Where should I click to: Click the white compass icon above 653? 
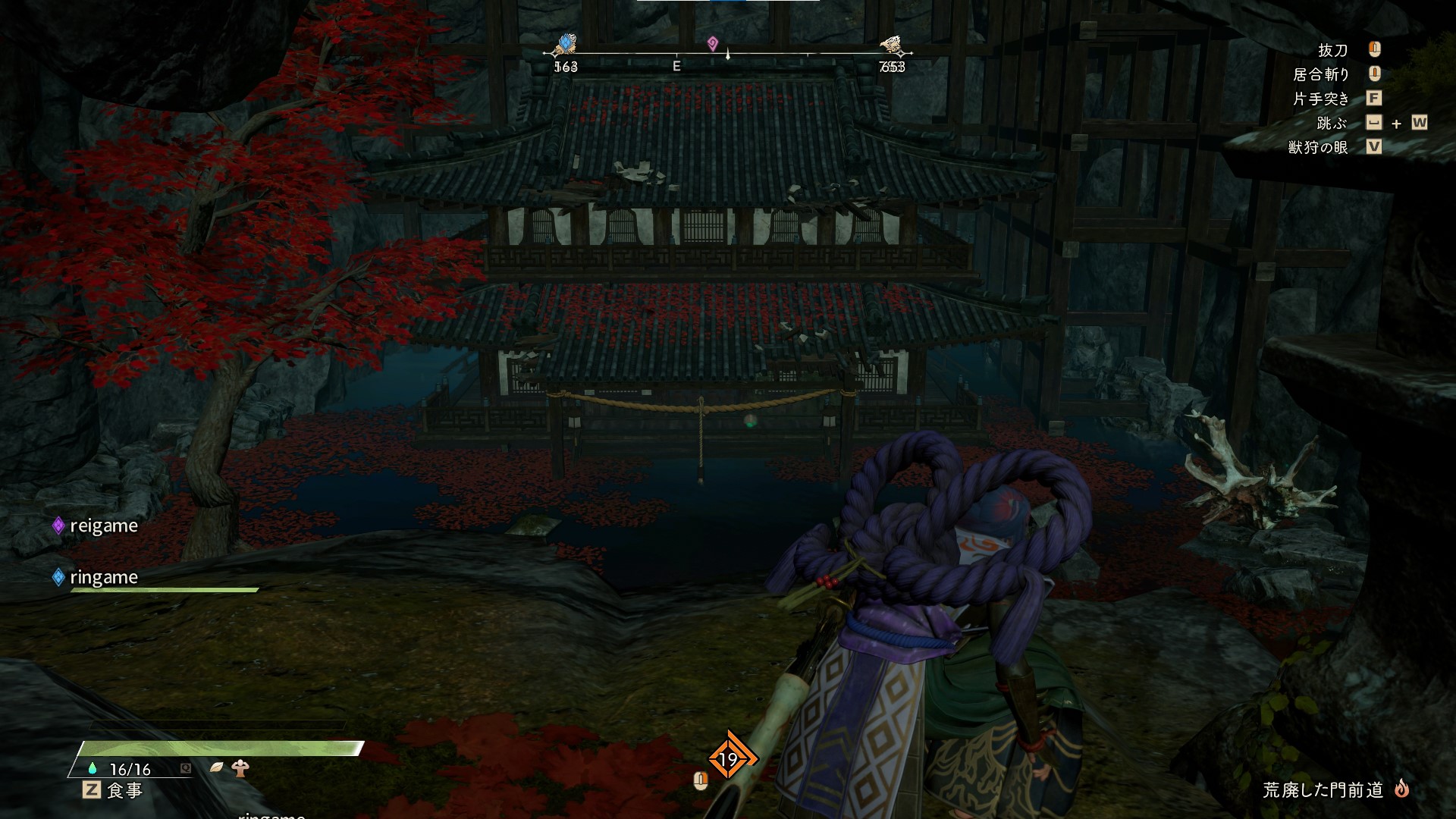coord(891,45)
